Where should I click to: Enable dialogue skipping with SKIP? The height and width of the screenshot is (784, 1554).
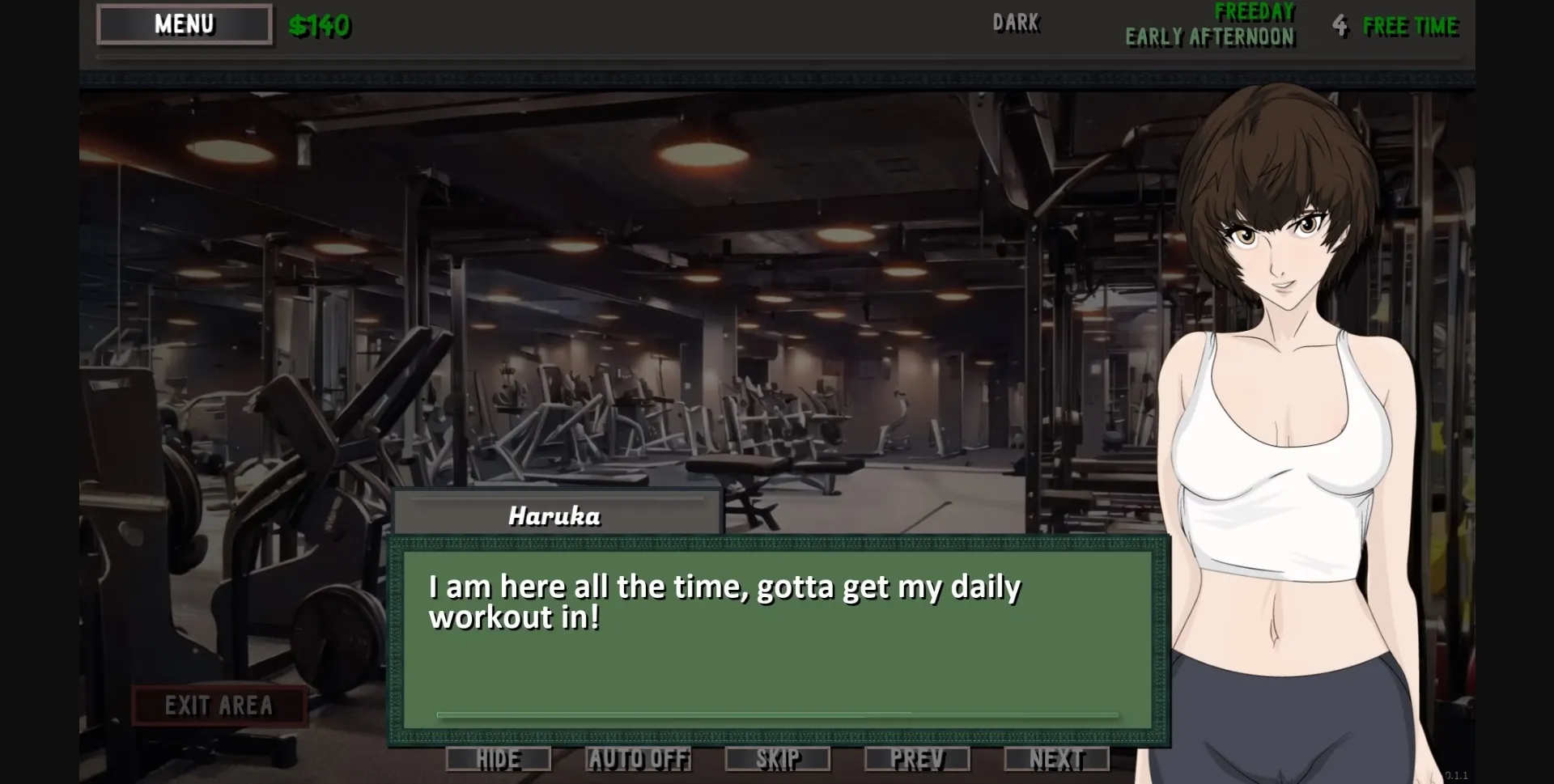(779, 759)
